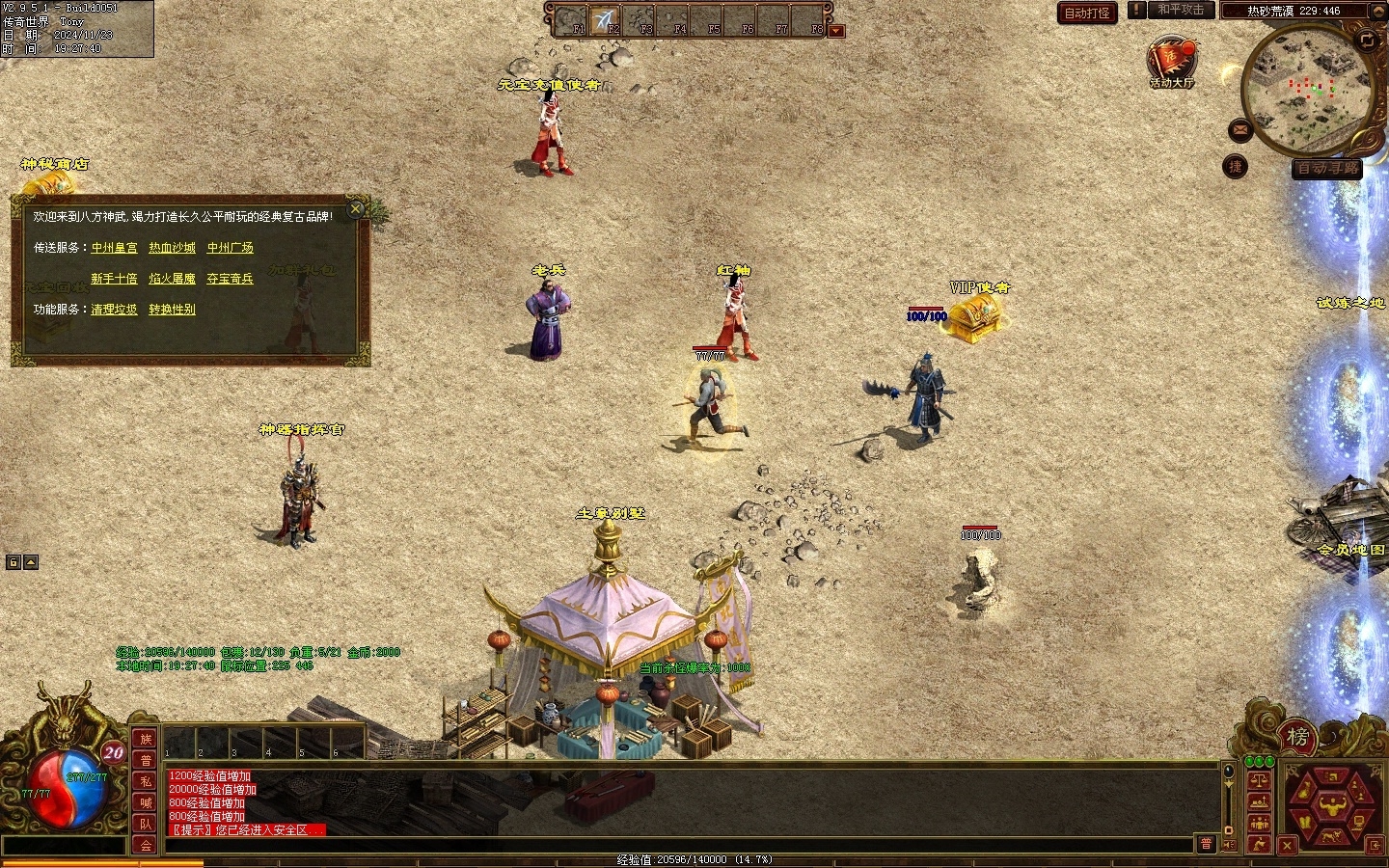
Task: Select the 队 team chat channel
Action: pos(146,824)
